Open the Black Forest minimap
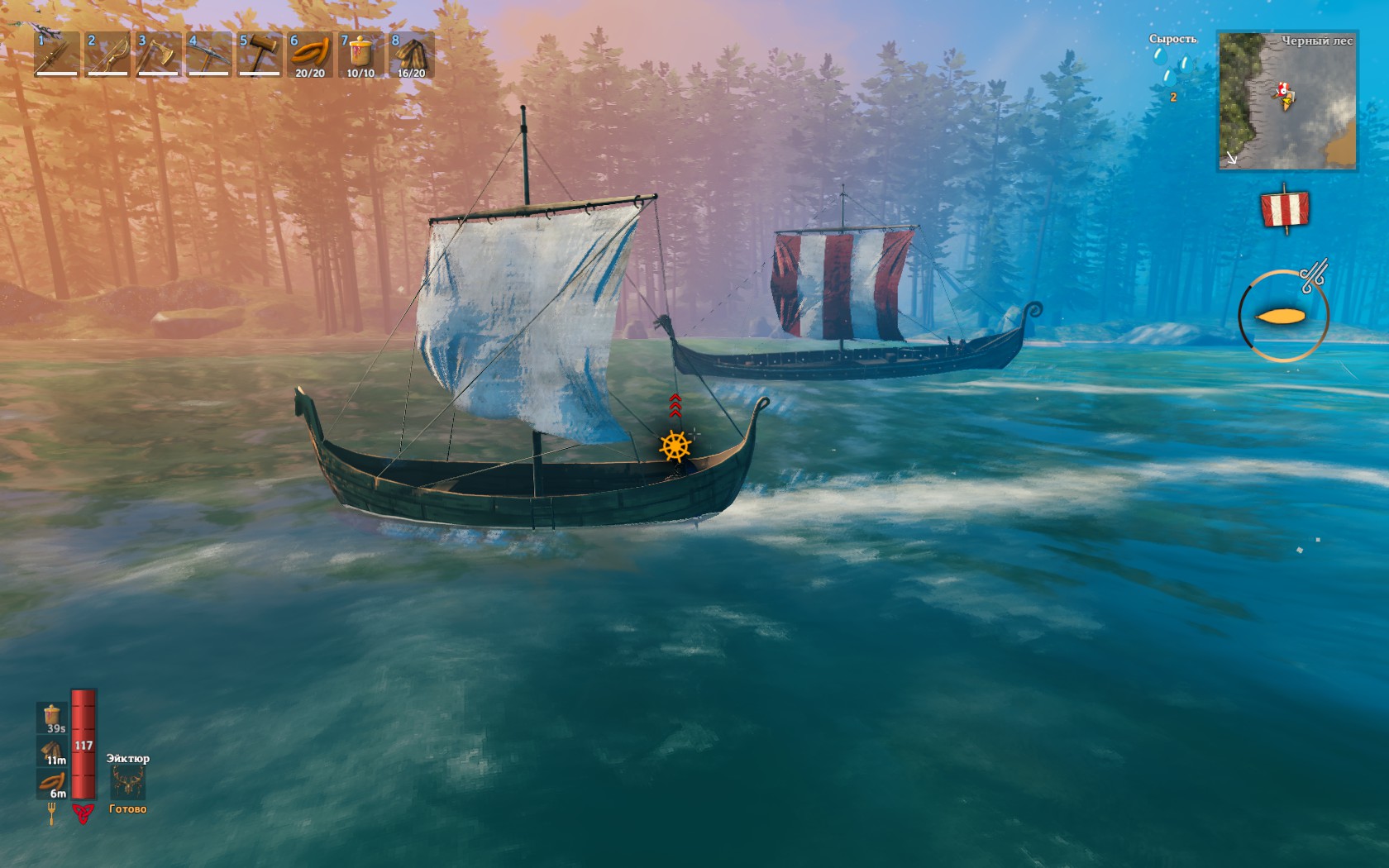 click(1286, 101)
